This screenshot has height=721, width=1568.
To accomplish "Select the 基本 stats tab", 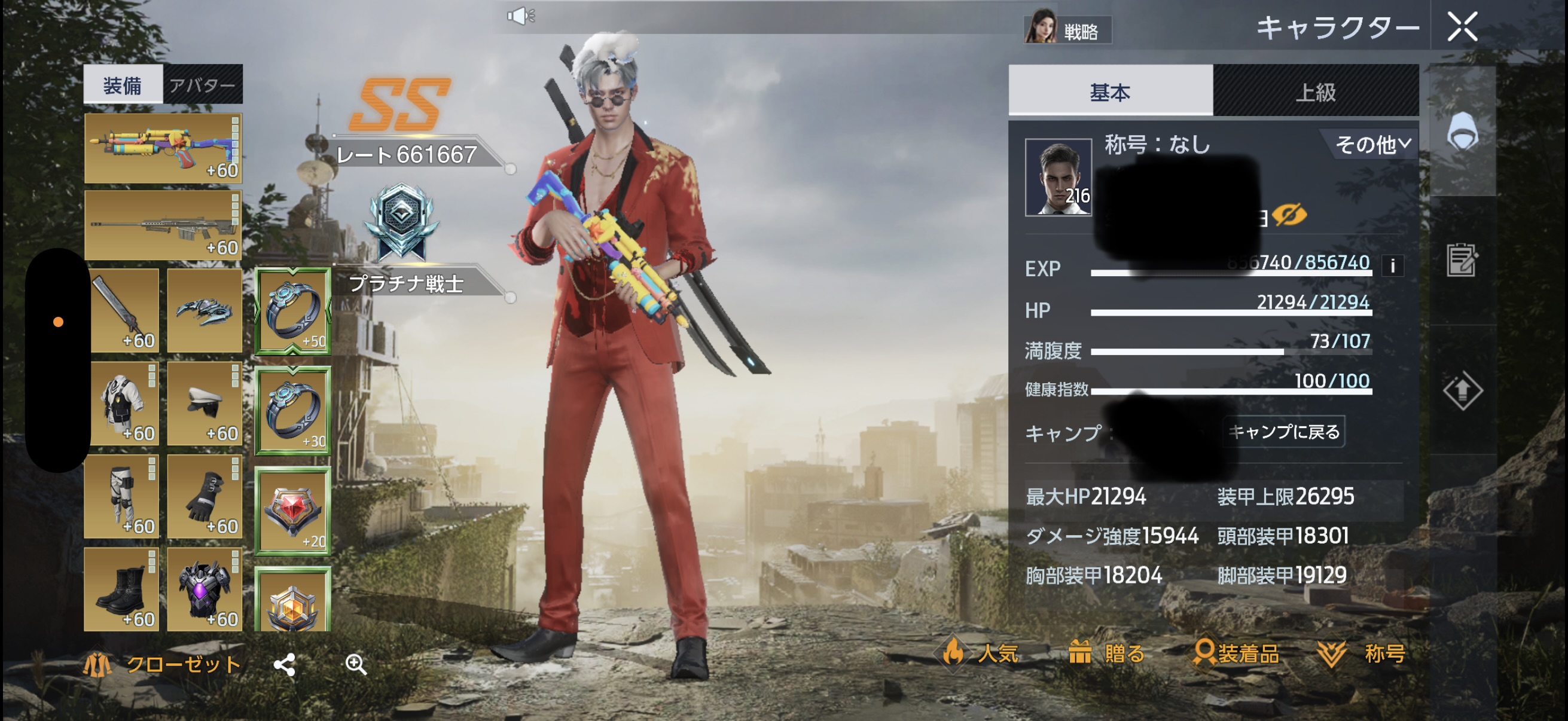I will [1110, 92].
